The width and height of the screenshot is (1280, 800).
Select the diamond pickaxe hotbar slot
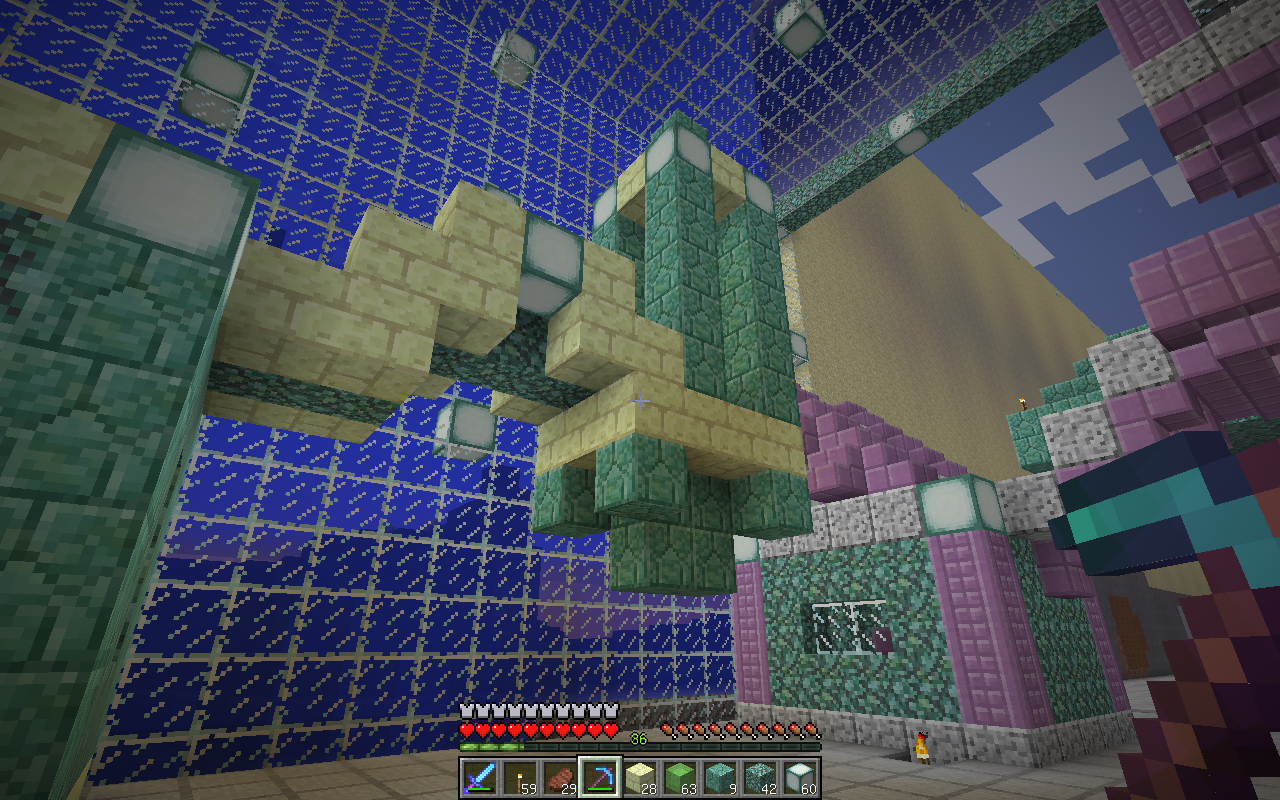tap(599, 777)
